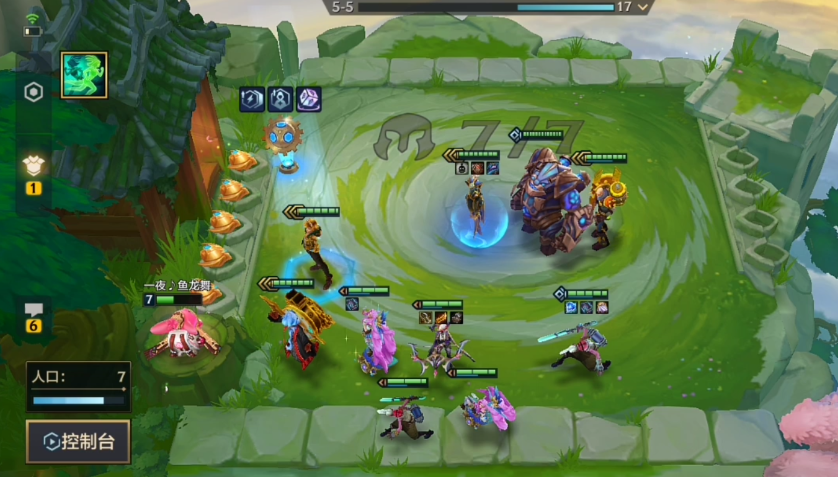View the lightning bolt augment icon
The height and width of the screenshot is (477, 838).
252,99
